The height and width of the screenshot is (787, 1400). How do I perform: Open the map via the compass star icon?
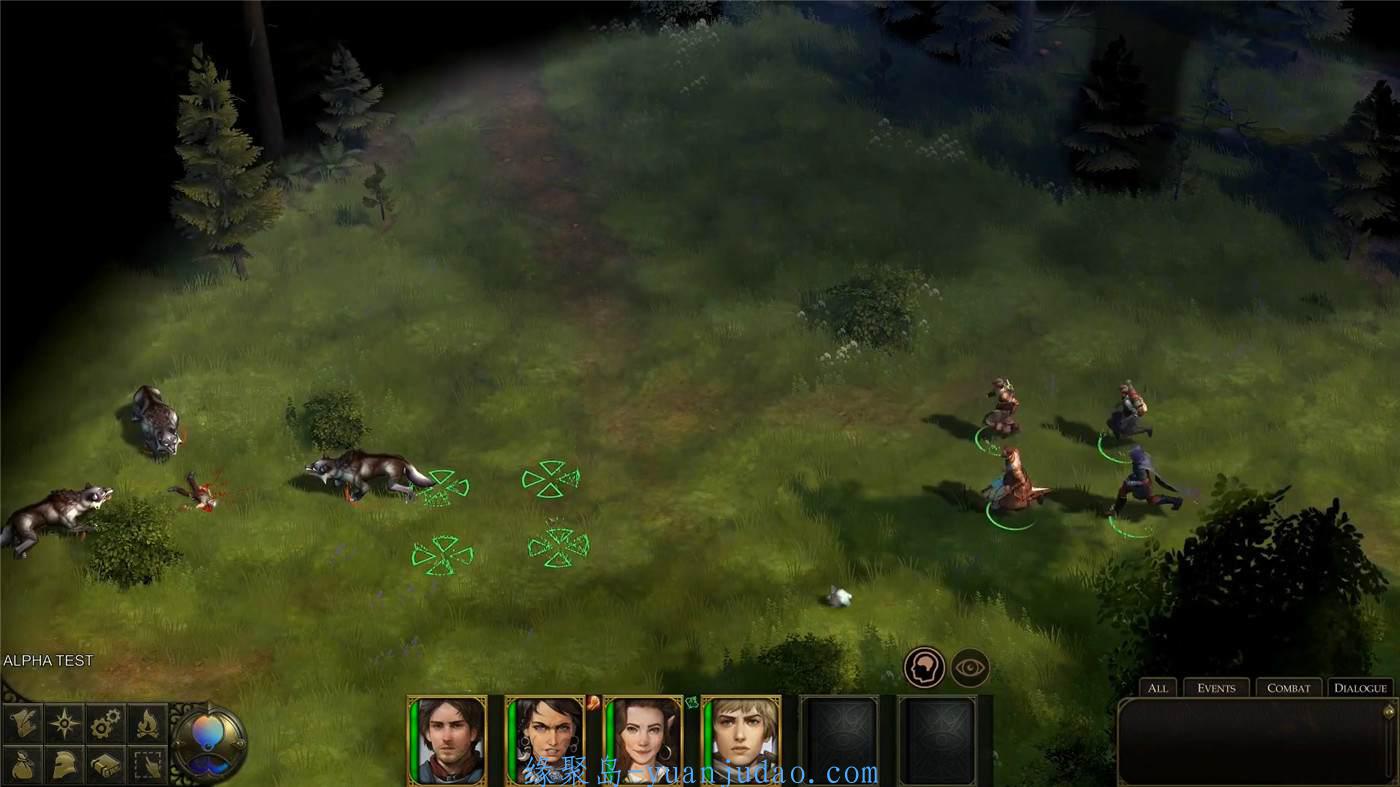65,723
